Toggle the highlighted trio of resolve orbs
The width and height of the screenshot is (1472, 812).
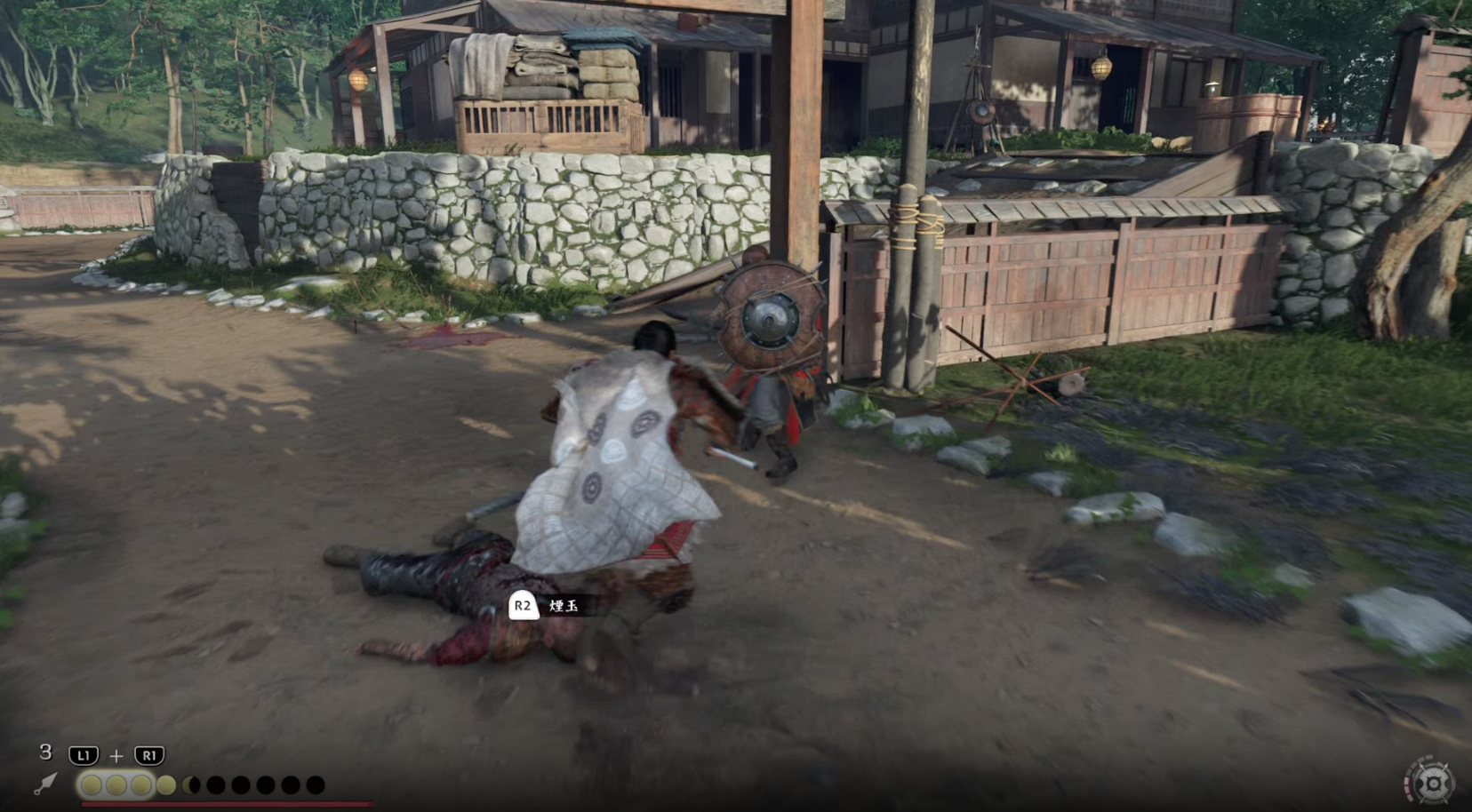click(x=116, y=784)
